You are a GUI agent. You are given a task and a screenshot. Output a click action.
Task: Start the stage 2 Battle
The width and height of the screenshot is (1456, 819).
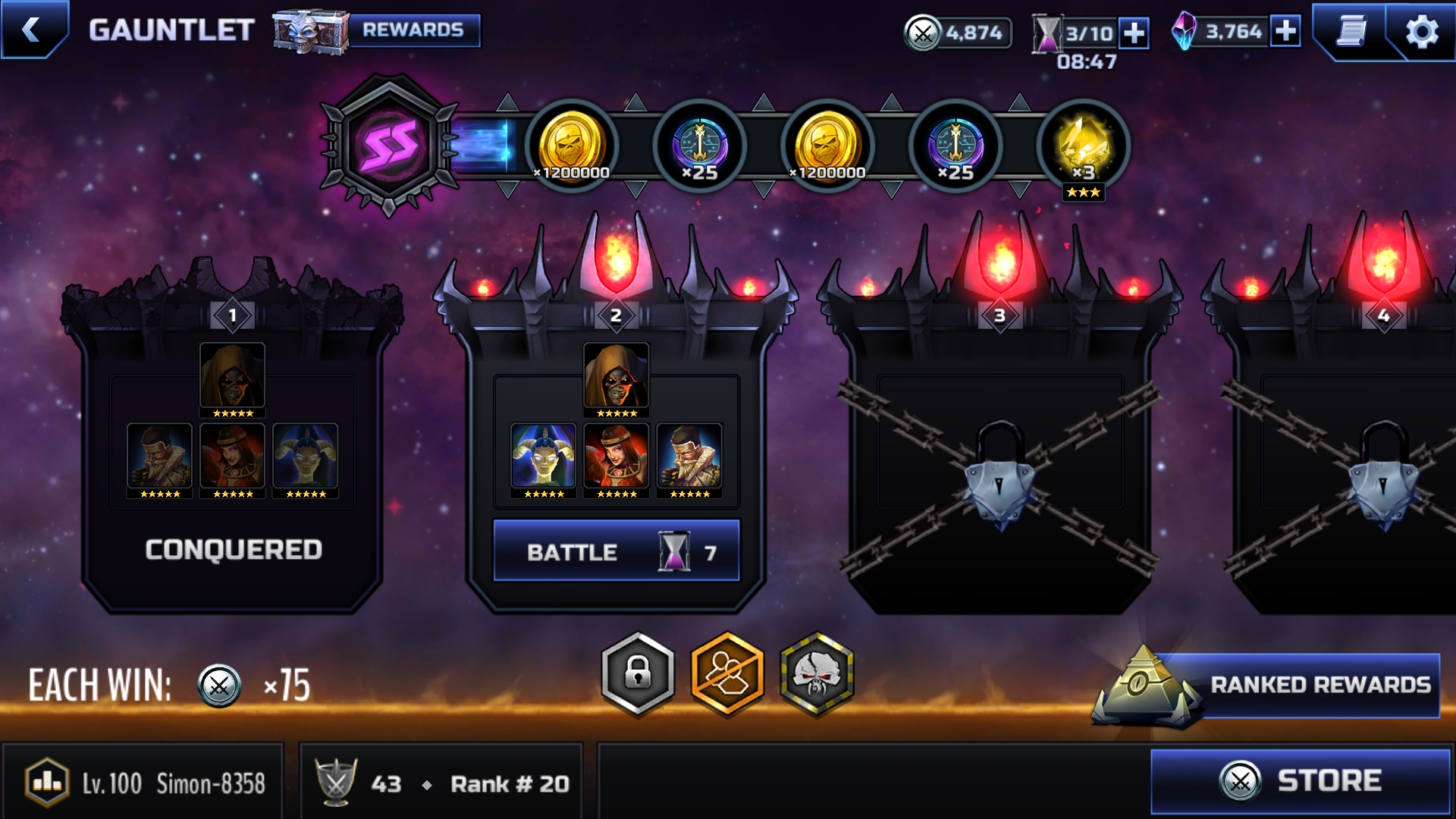point(616,551)
